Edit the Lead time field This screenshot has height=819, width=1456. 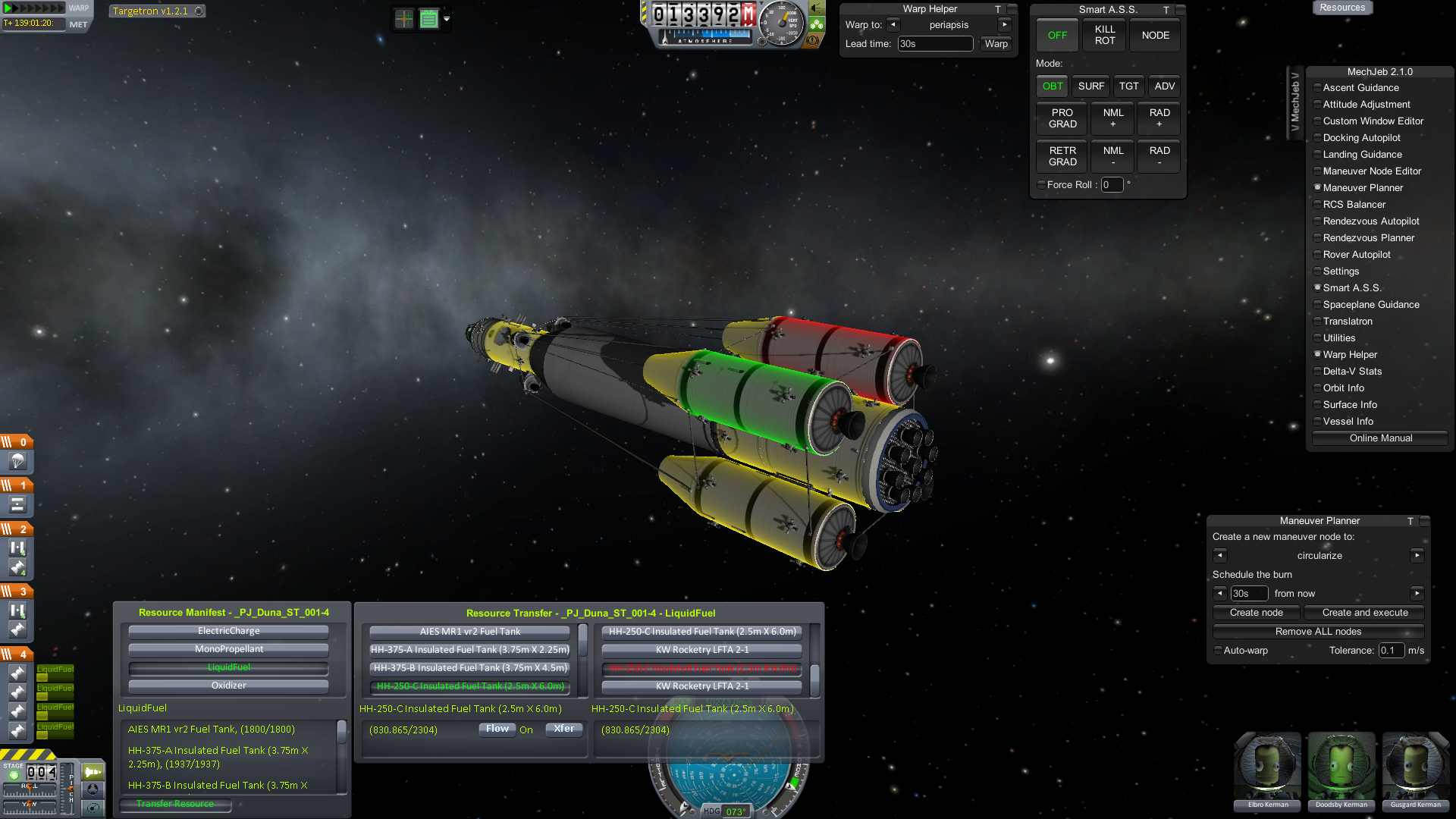pyautogui.click(x=934, y=44)
